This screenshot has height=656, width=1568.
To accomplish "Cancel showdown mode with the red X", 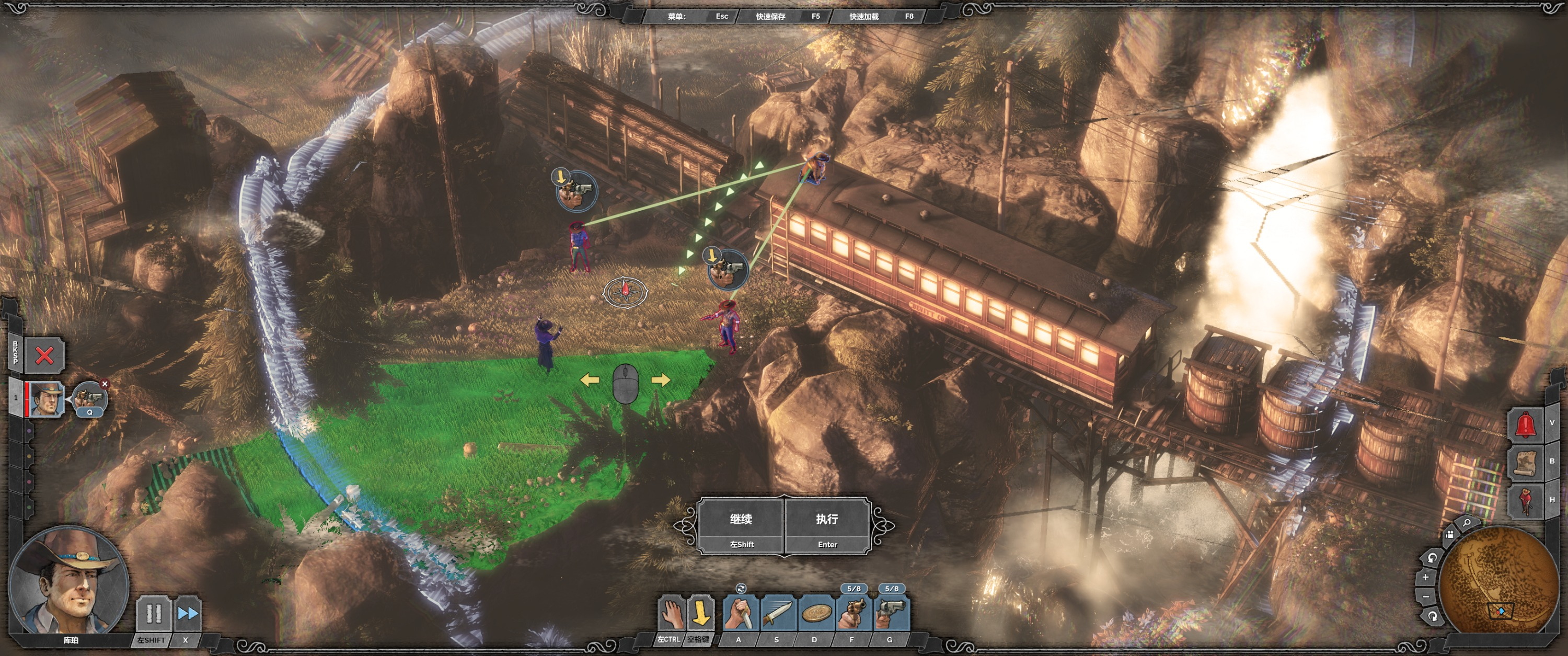I will 44,355.
